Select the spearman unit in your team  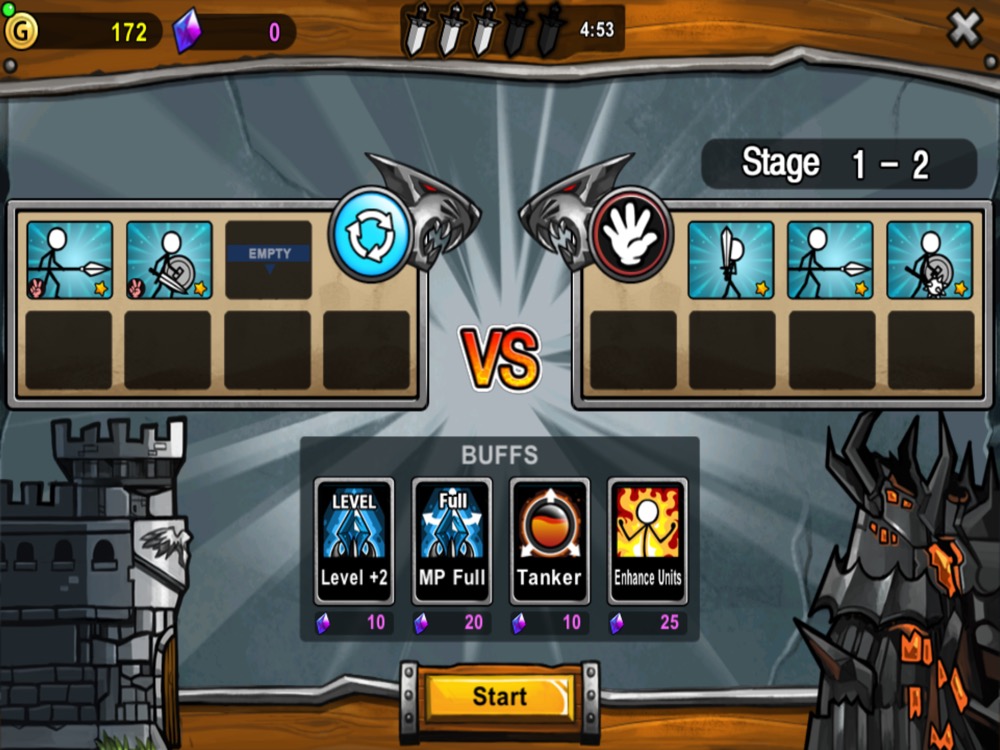(x=70, y=260)
